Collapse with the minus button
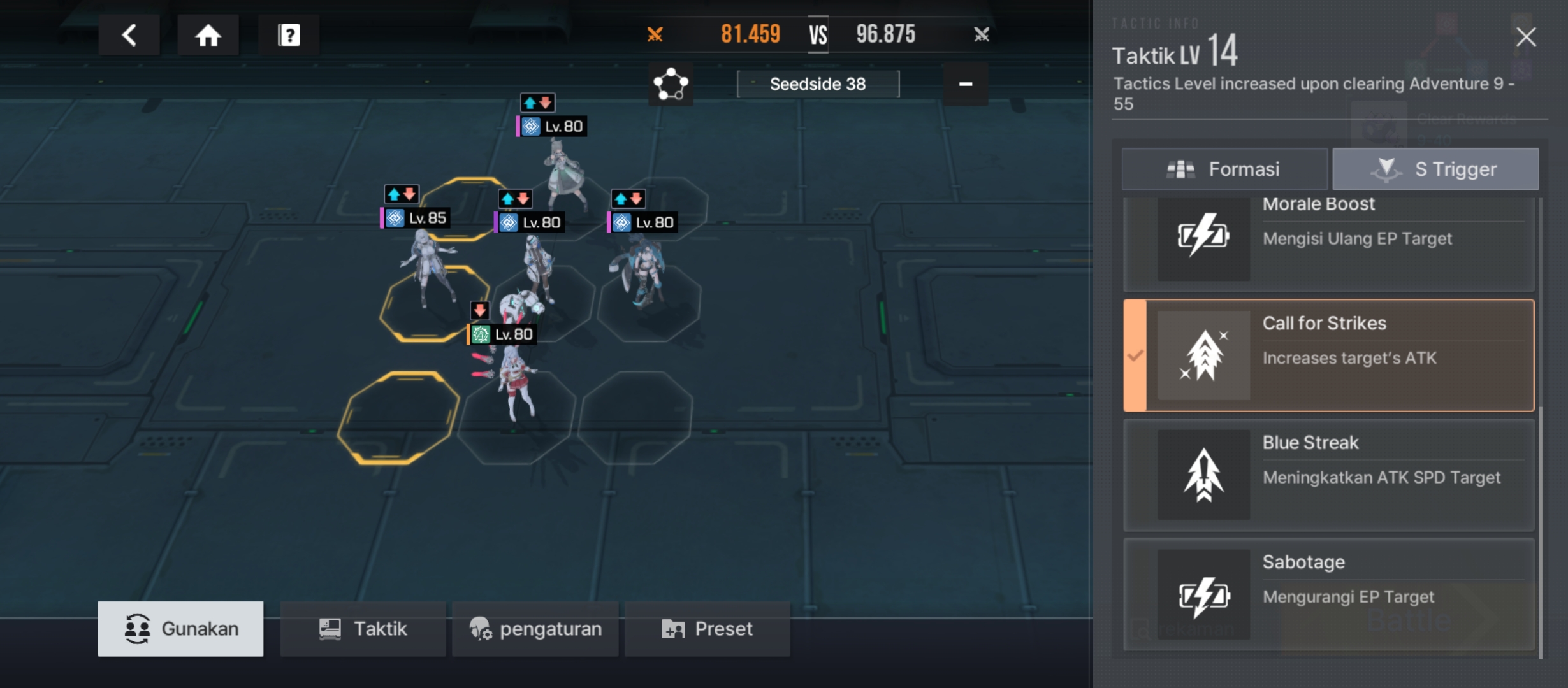The image size is (1568, 688). coord(966,84)
